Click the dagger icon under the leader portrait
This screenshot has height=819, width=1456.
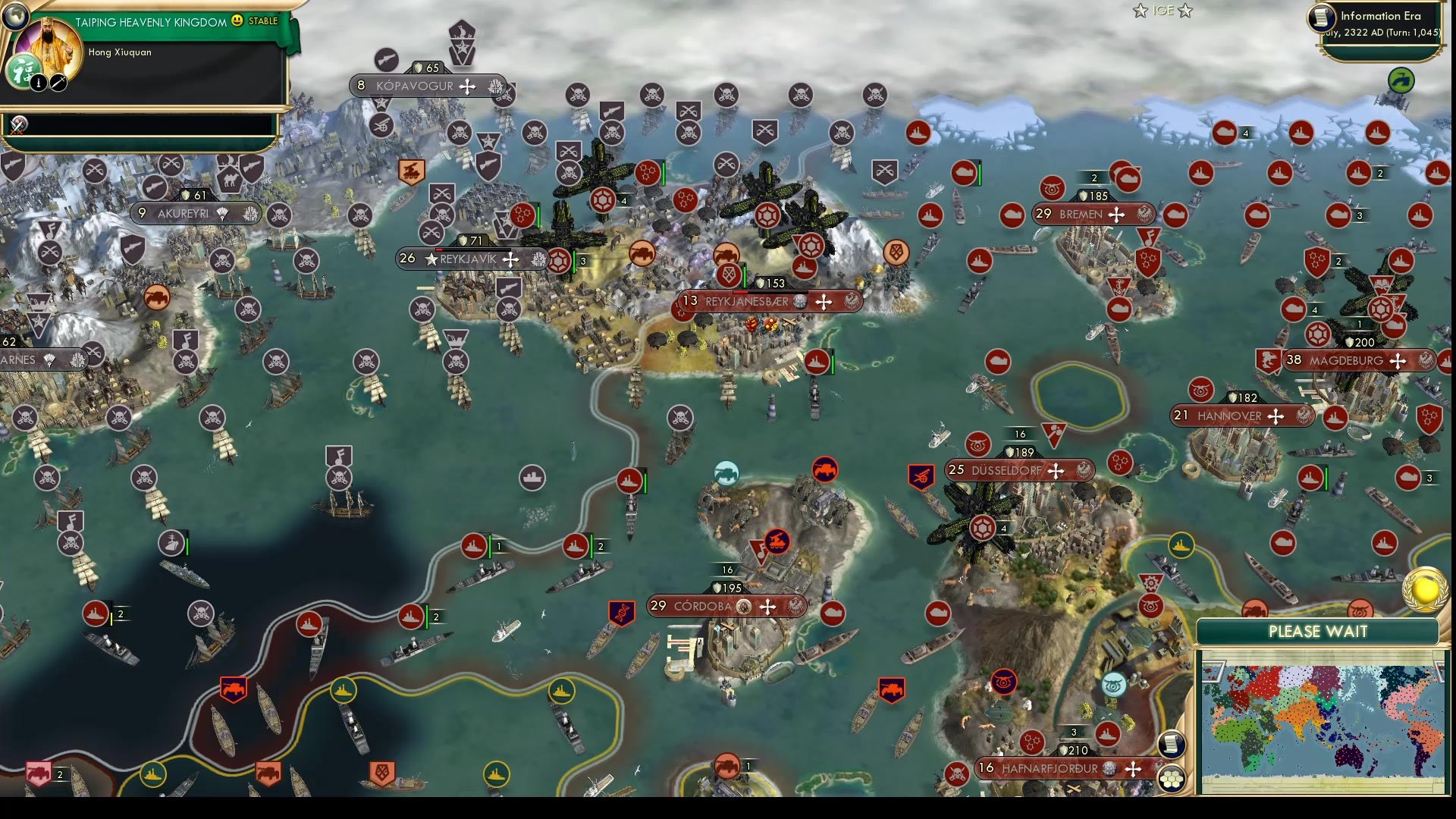[x=59, y=83]
